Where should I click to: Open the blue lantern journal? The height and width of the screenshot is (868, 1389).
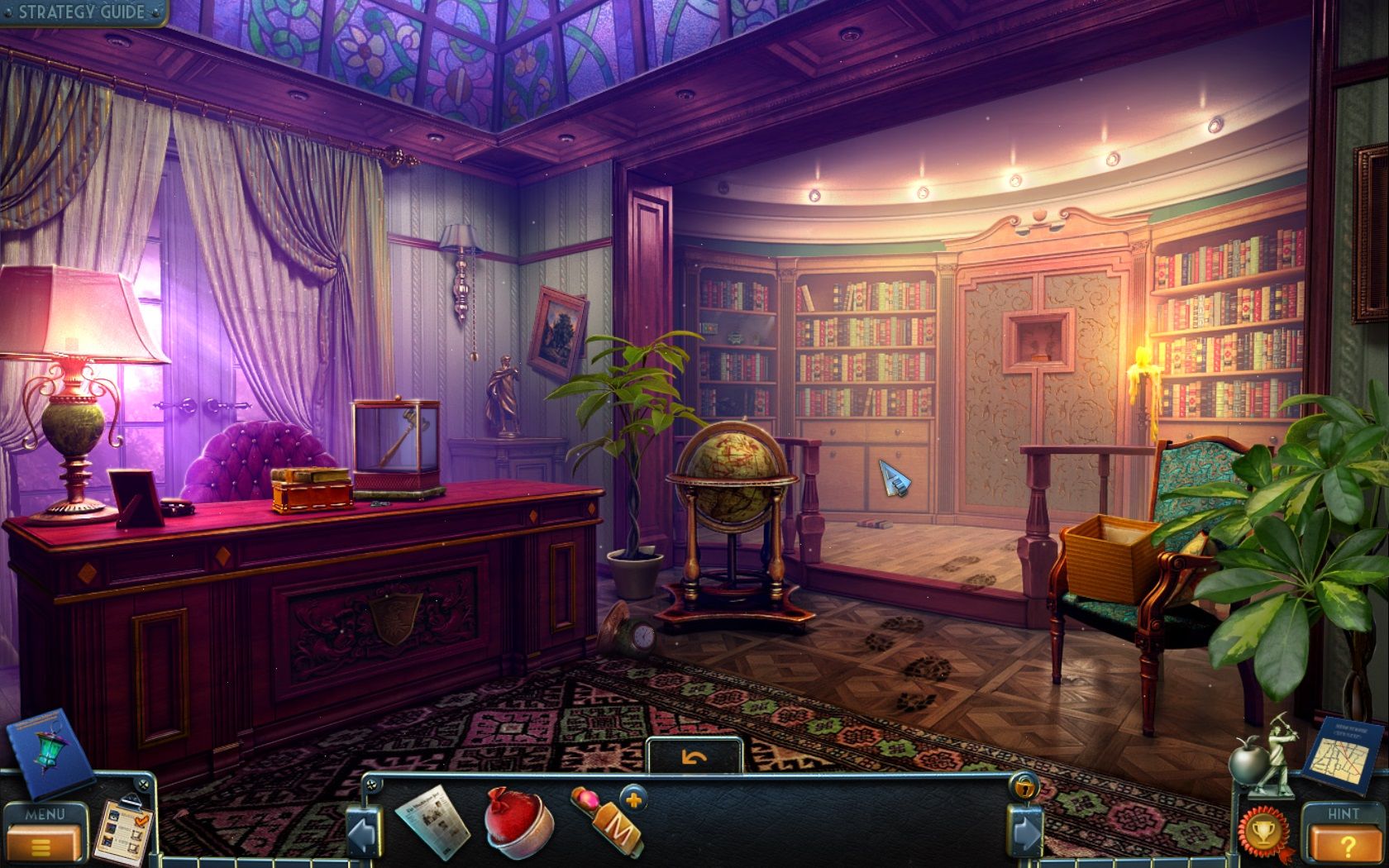point(50,752)
